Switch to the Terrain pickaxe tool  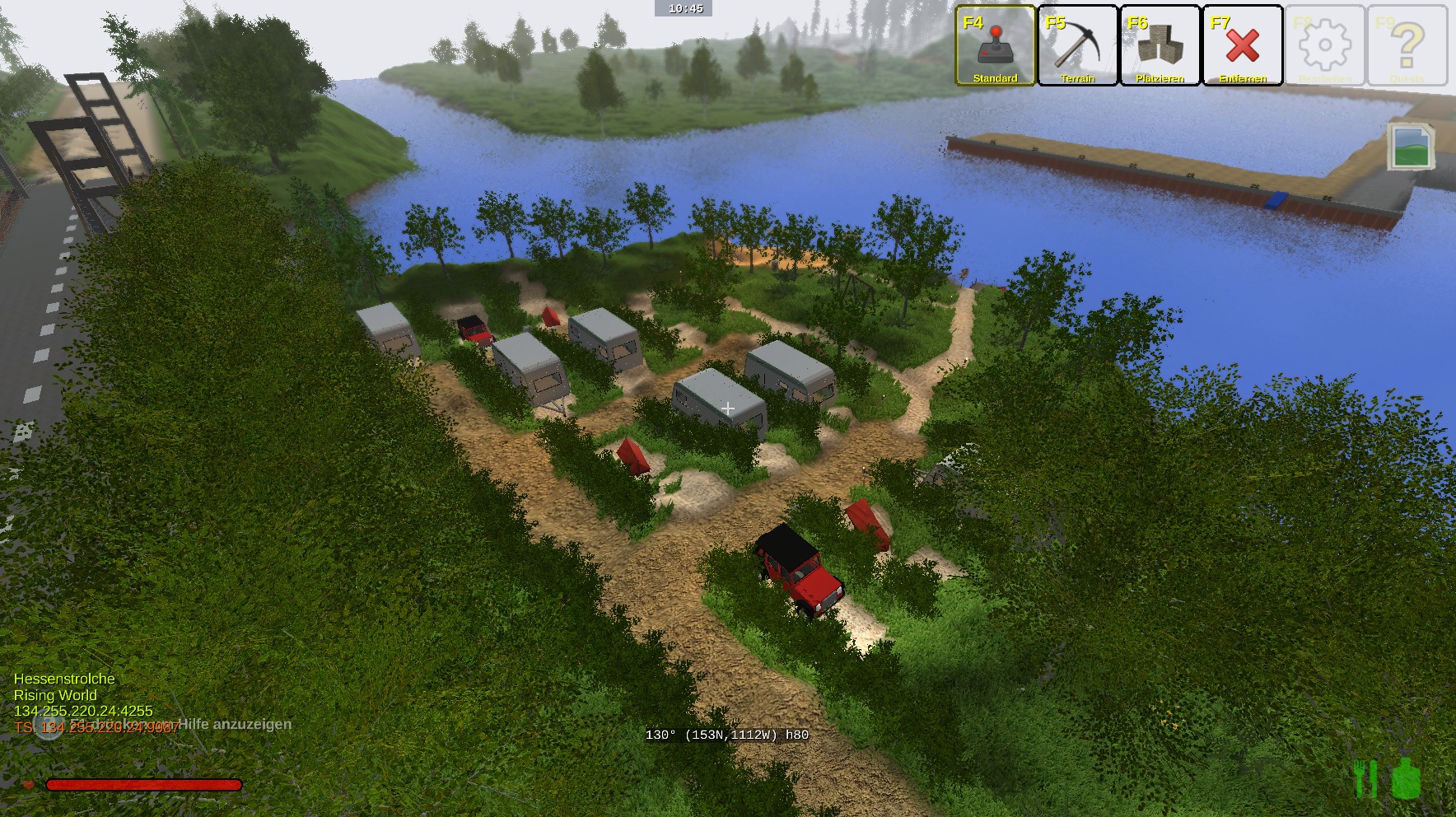tap(1078, 45)
